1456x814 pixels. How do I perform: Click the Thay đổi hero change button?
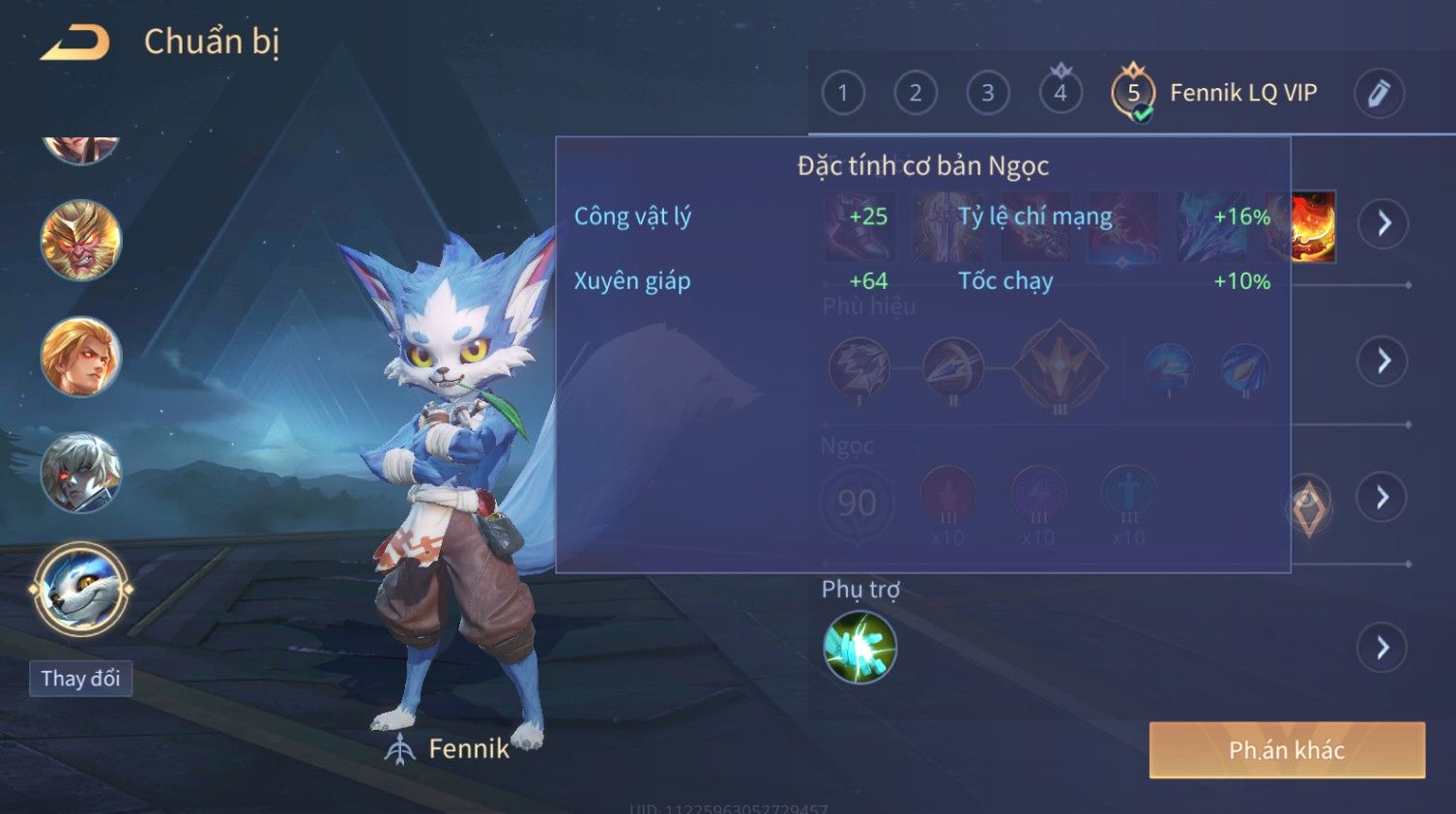click(x=80, y=679)
